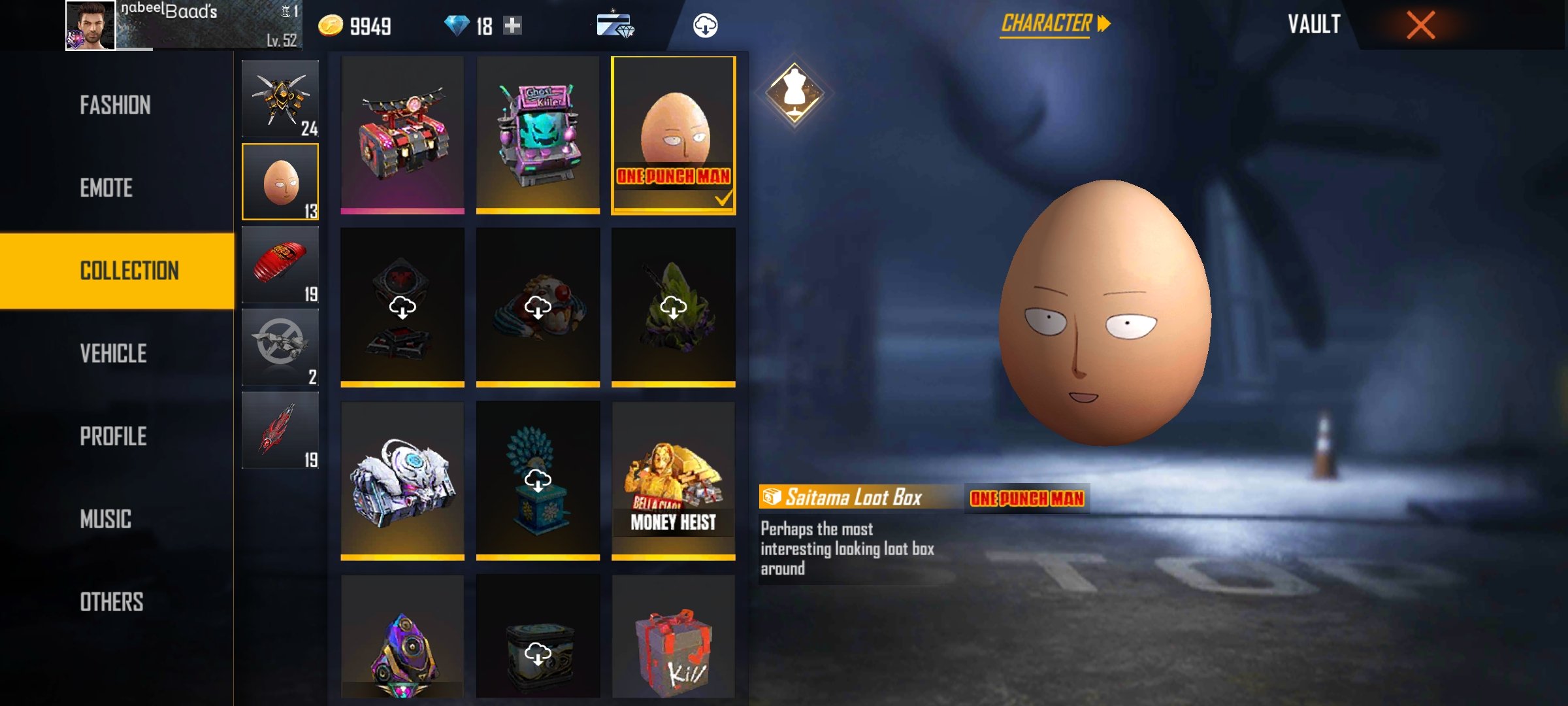Viewport: 1568px width, 706px height.
Task: Select the Collection menu entry
Action: 129,271
